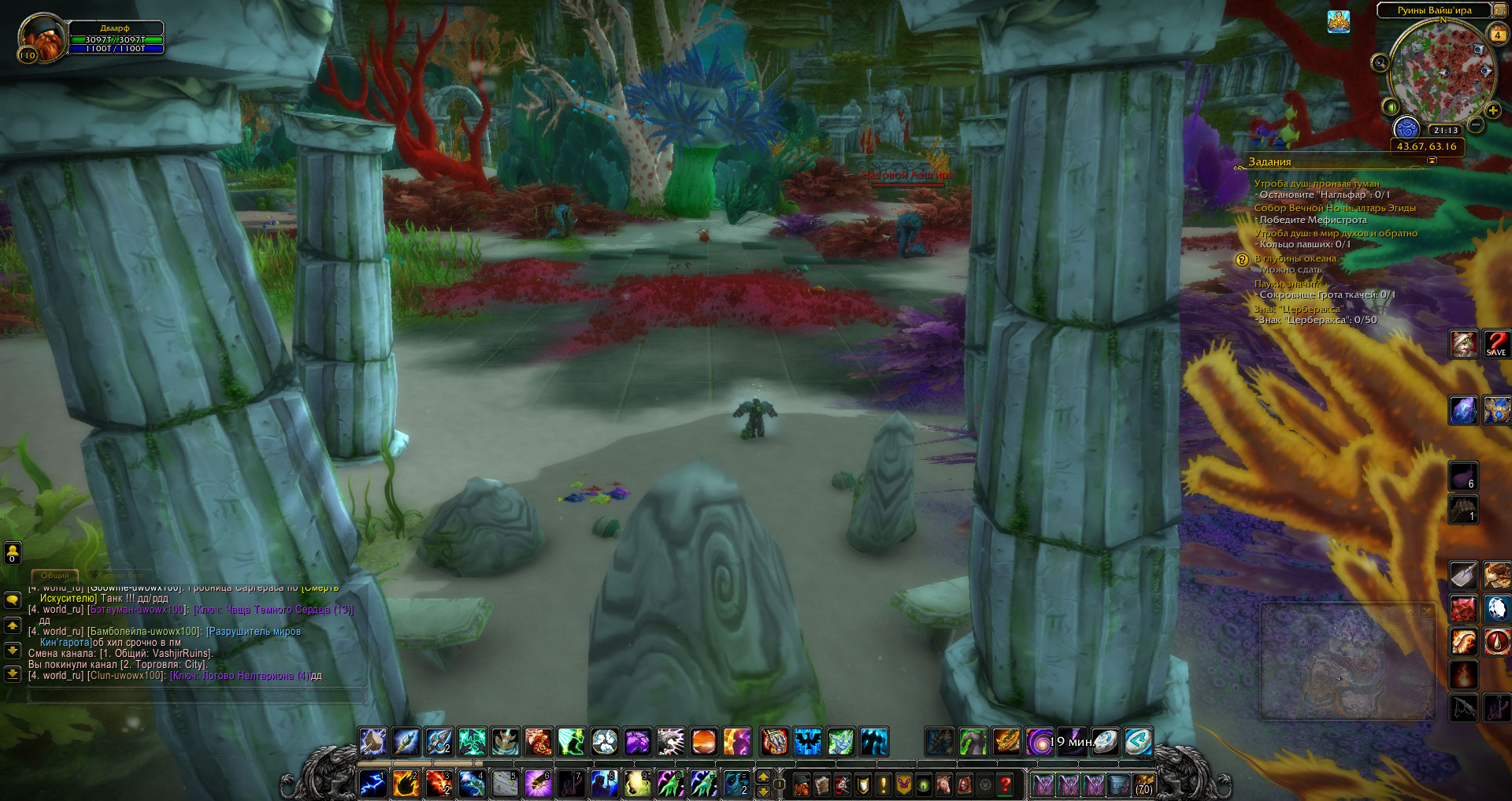Switch to the Общий chat tab

pyautogui.click(x=55, y=576)
